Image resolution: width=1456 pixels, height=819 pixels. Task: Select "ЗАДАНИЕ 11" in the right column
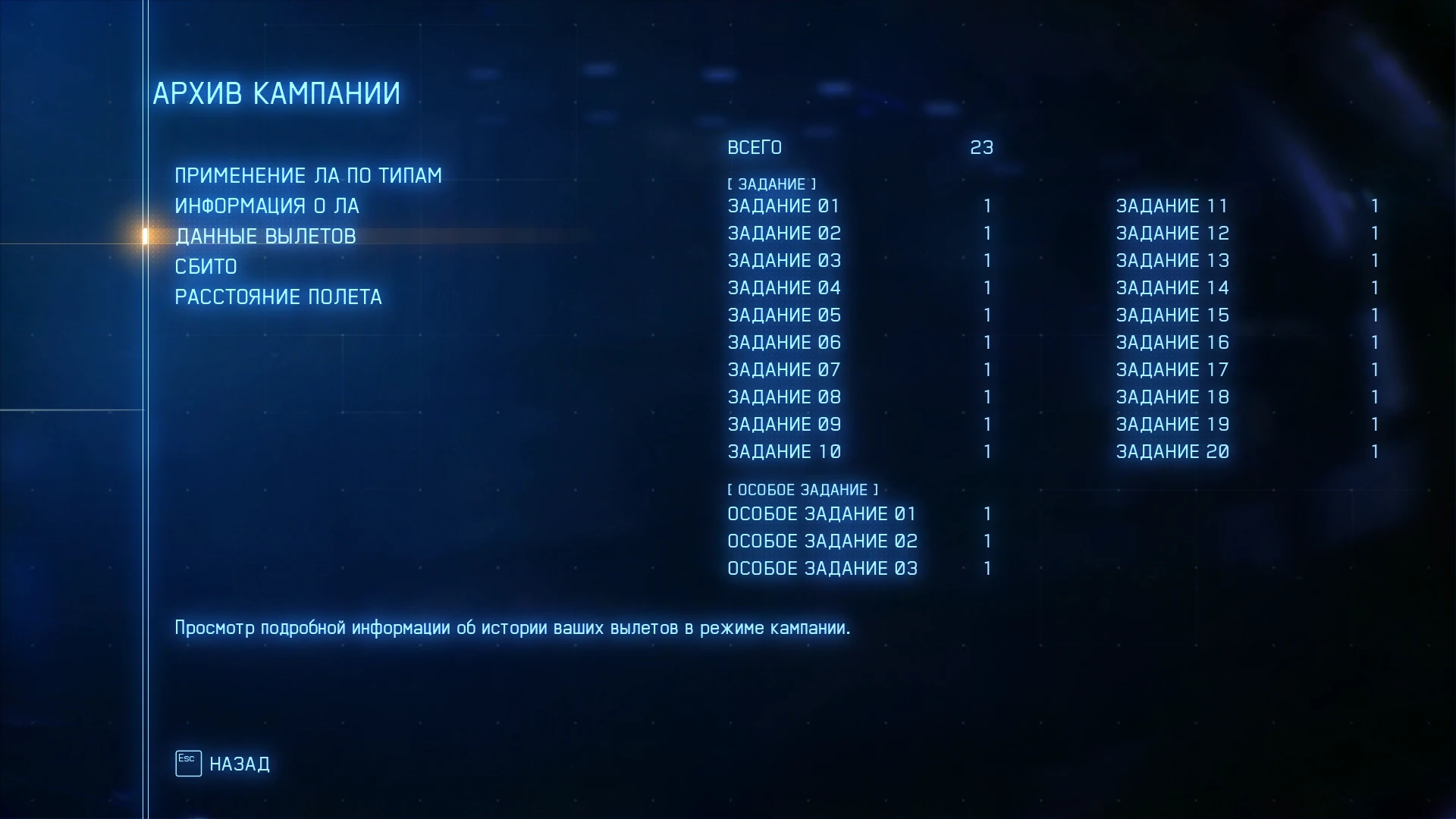click(x=1172, y=206)
